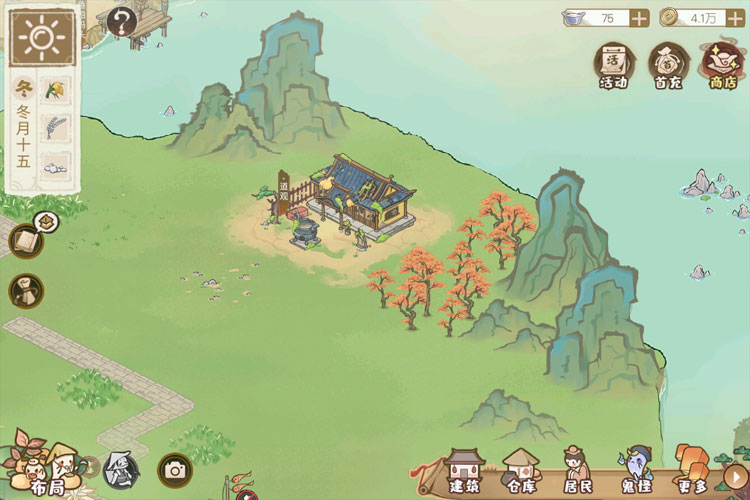Add more silver ingots with the plus button
This screenshot has width=750, height=500.
pos(640,17)
